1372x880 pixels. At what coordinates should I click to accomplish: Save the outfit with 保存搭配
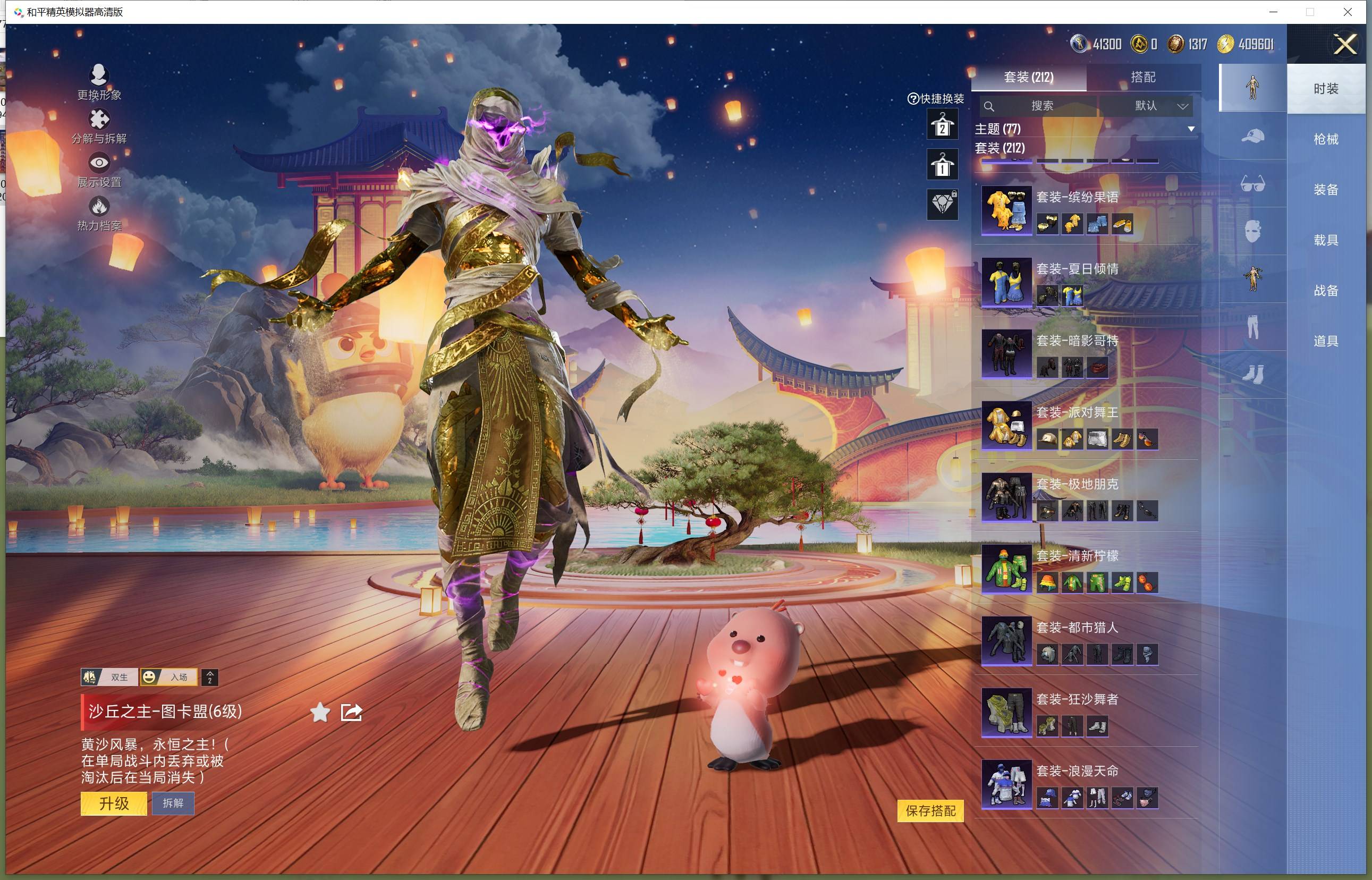point(930,810)
